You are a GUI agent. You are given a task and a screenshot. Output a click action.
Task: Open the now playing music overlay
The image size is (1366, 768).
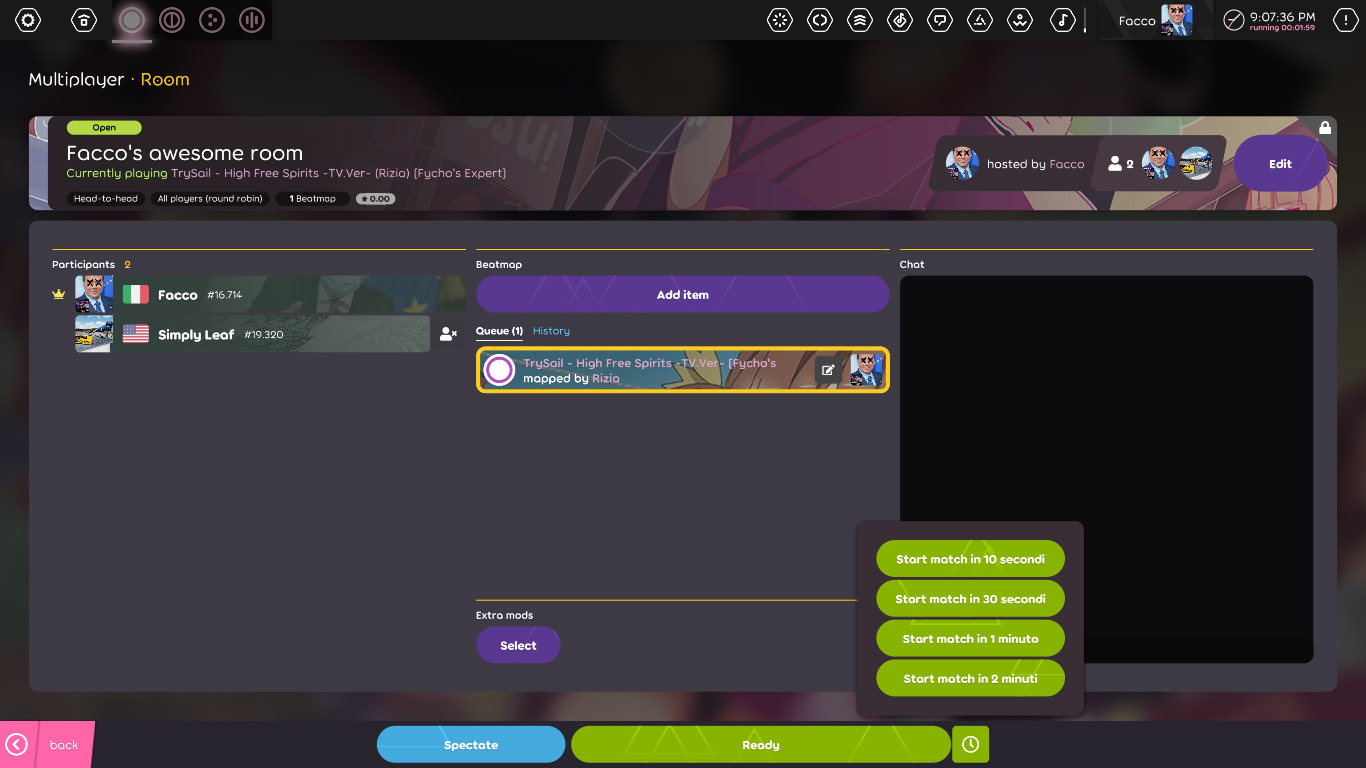[1063, 20]
